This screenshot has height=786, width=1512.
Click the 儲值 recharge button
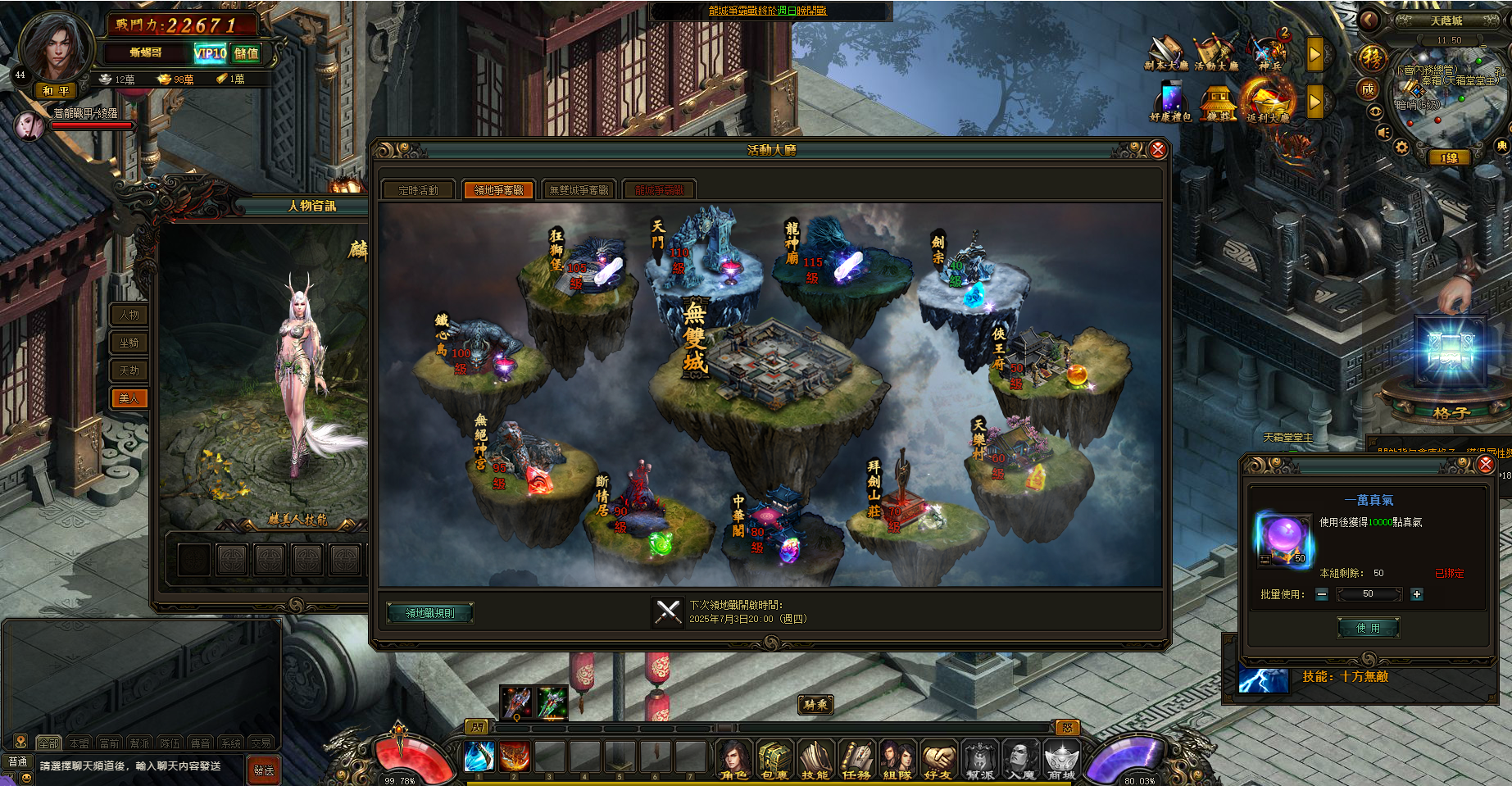(247, 53)
